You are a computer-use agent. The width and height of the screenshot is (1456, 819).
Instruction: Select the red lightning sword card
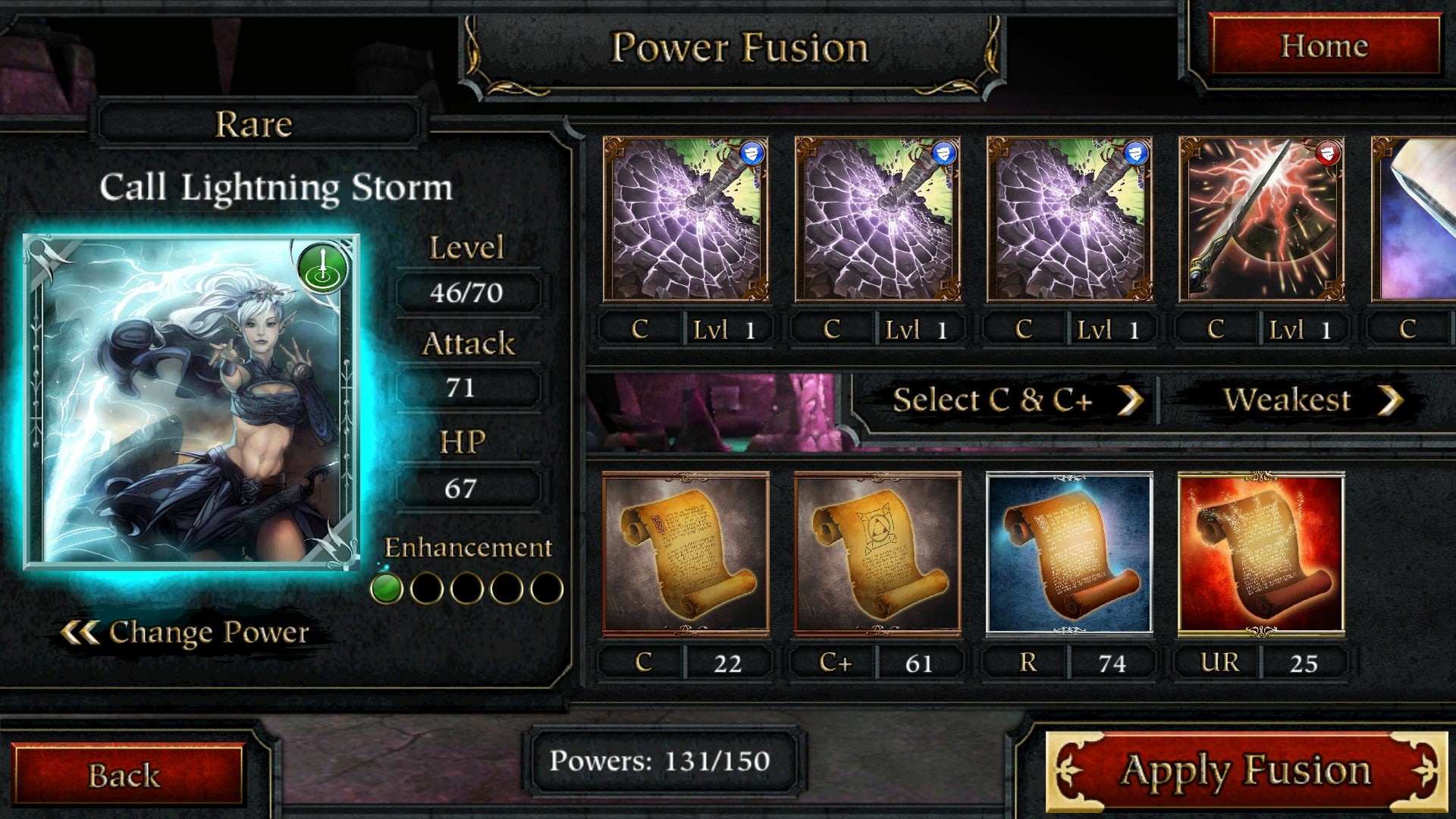point(1262,220)
